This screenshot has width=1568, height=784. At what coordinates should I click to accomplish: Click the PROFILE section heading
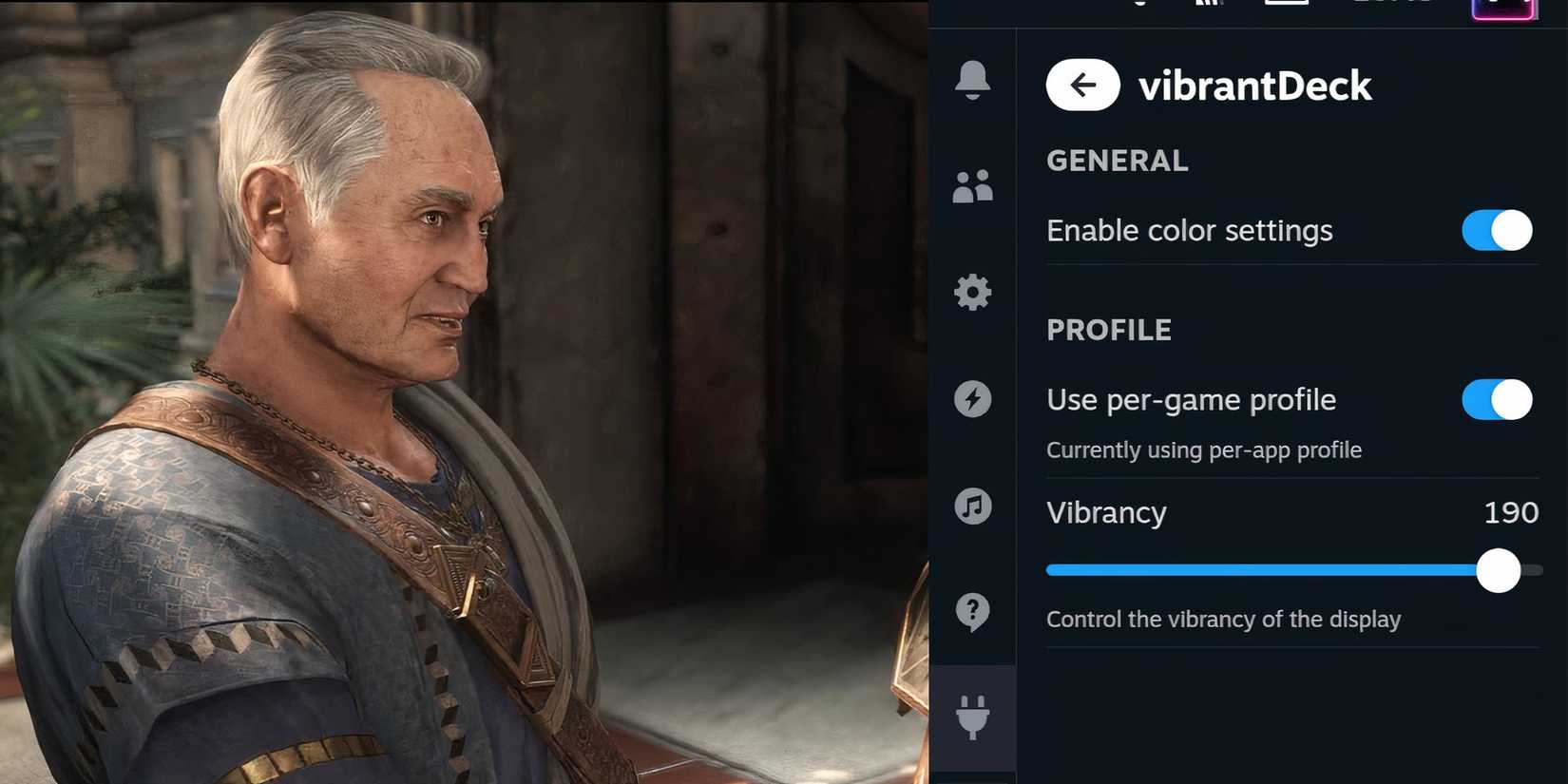coord(1109,330)
